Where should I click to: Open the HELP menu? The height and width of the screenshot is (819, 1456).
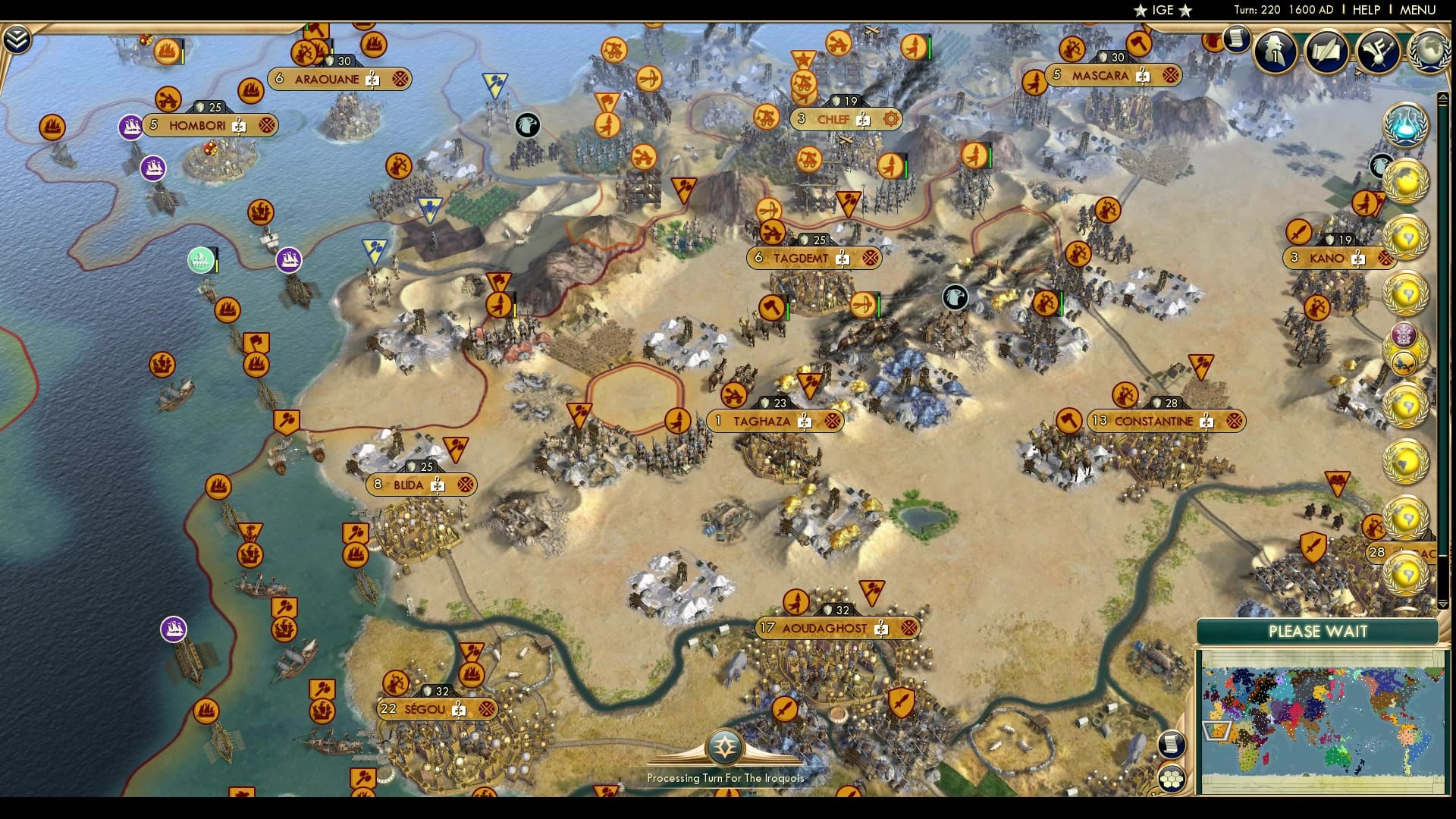[x=1364, y=10]
